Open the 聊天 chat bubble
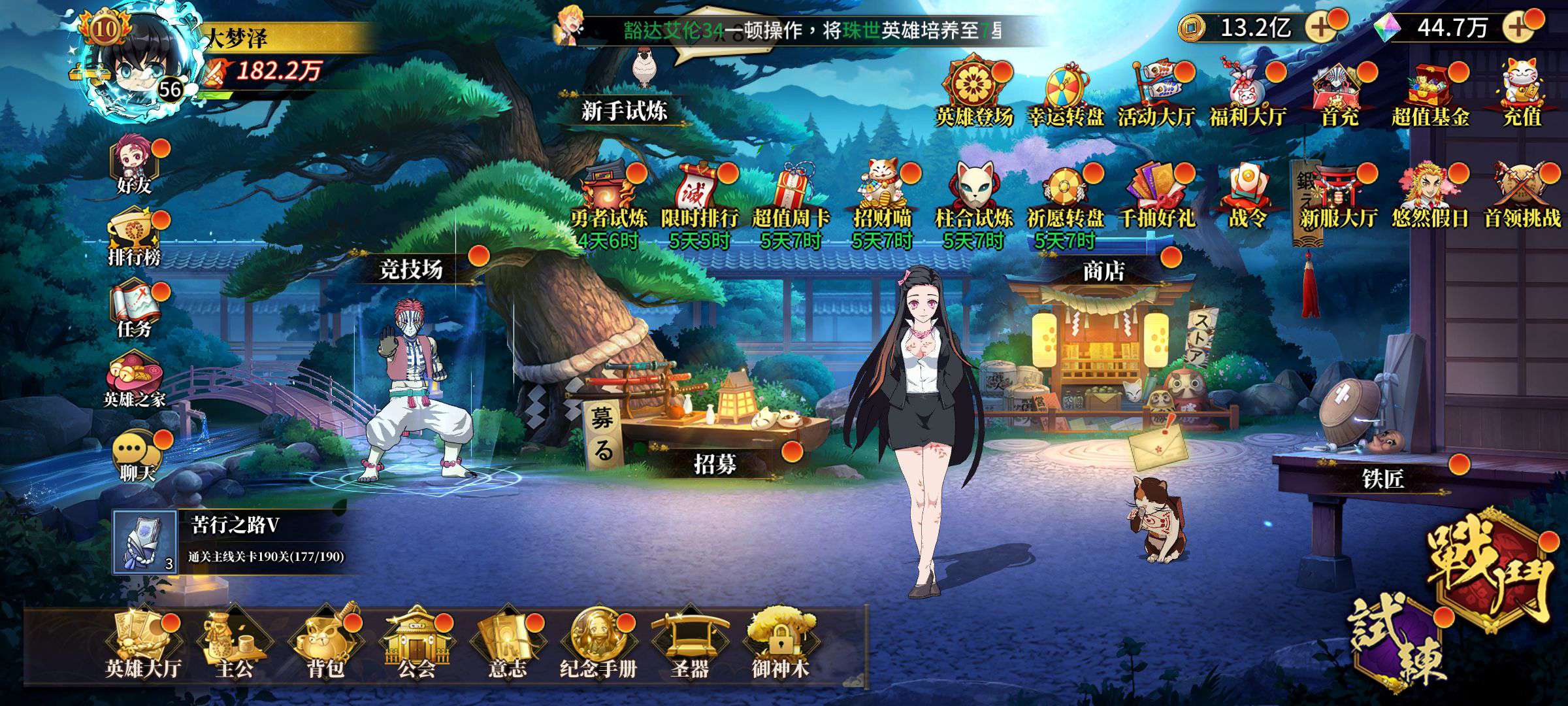Viewport: 1568px width, 706px height. pos(136,458)
